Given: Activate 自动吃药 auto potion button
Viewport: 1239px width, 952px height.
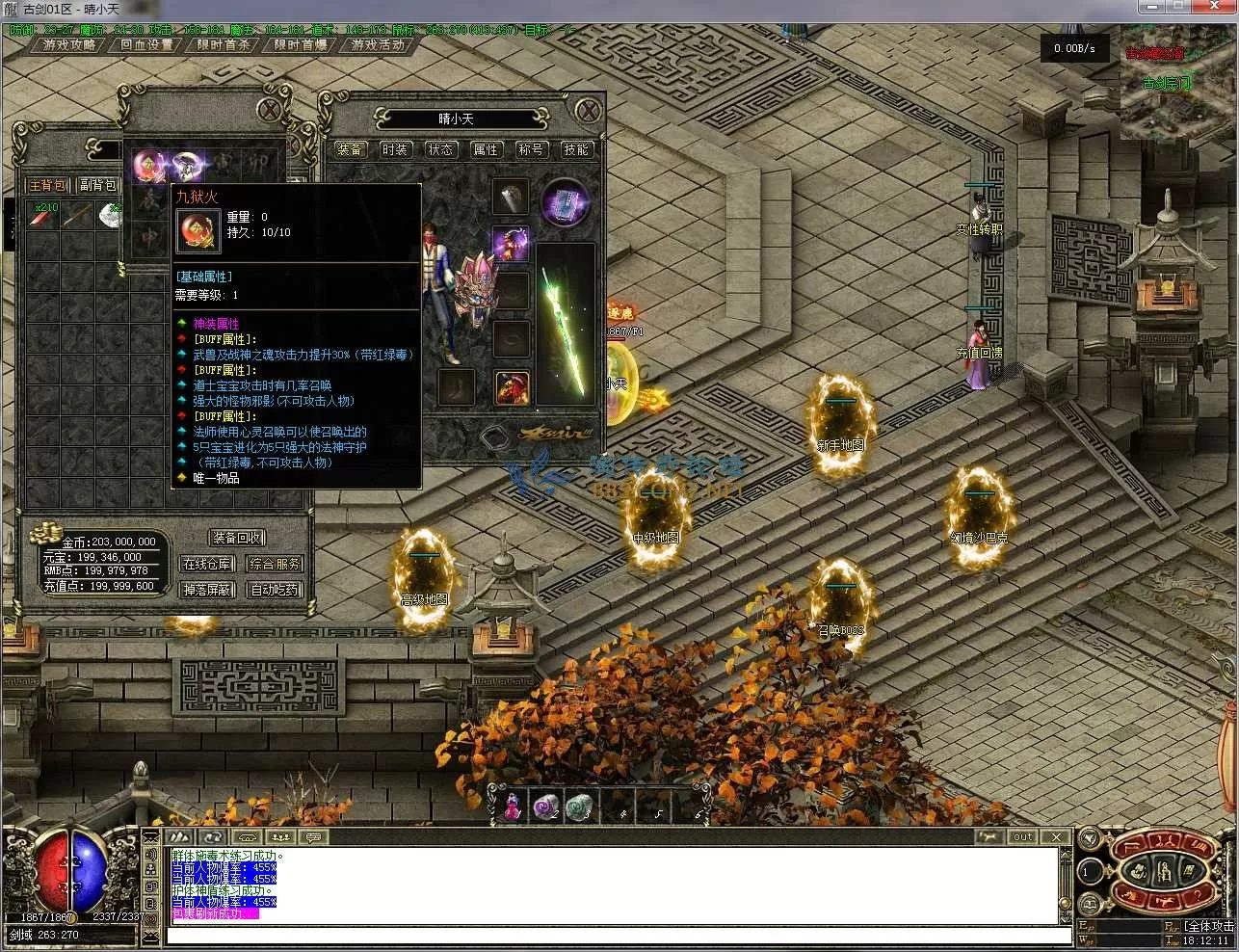Looking at the screenshot, I should click(275, 590).
